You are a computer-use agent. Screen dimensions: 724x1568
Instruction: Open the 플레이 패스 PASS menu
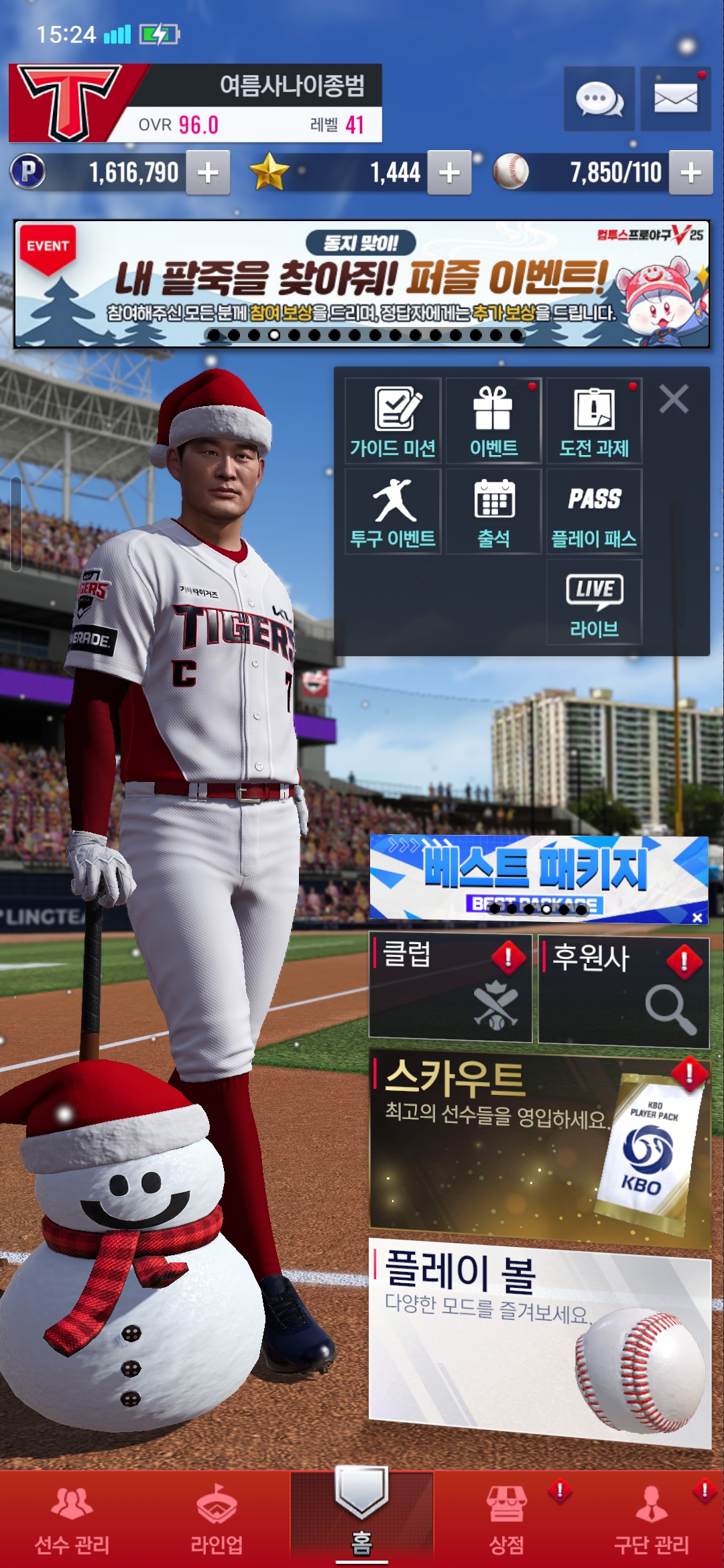tap(594, 512)
